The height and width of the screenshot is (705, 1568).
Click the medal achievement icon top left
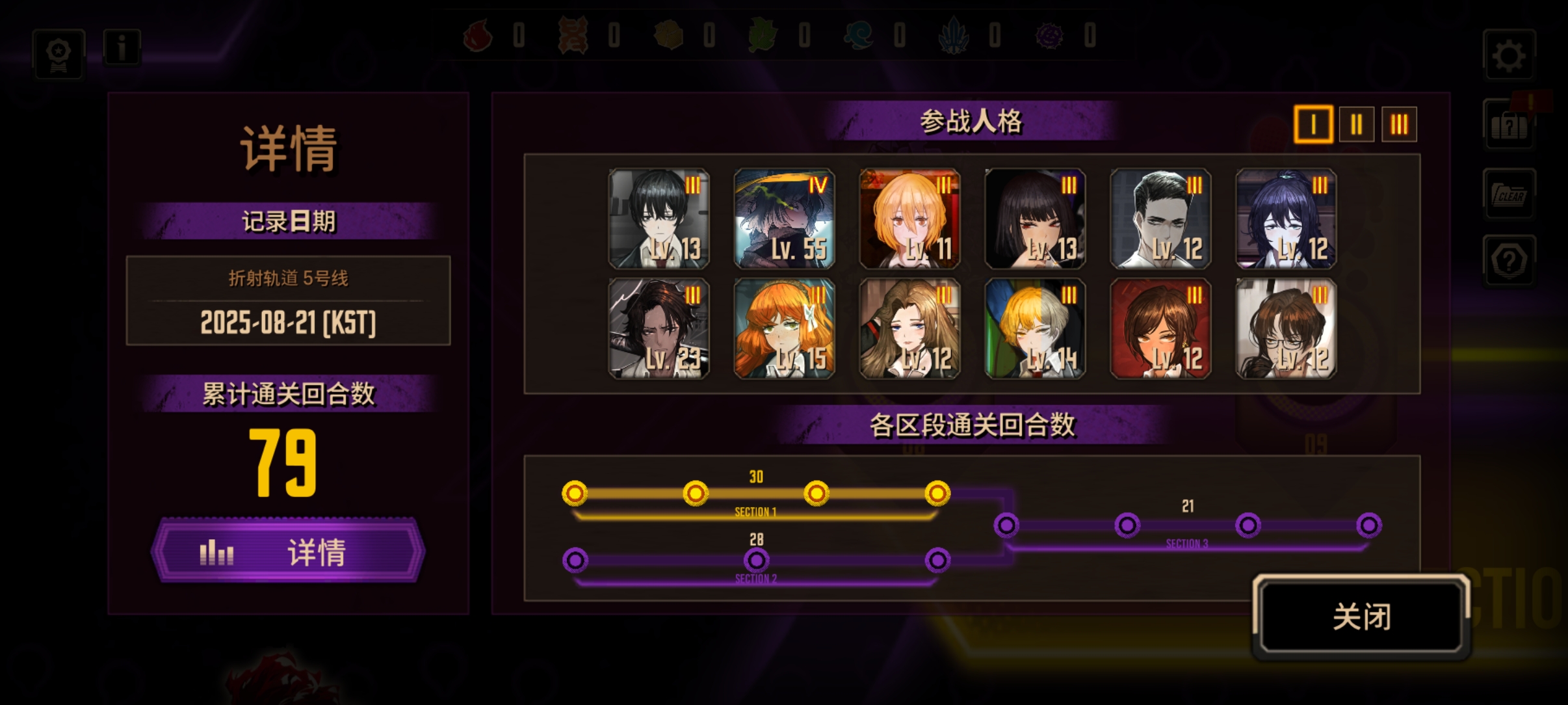pos(57,53)
